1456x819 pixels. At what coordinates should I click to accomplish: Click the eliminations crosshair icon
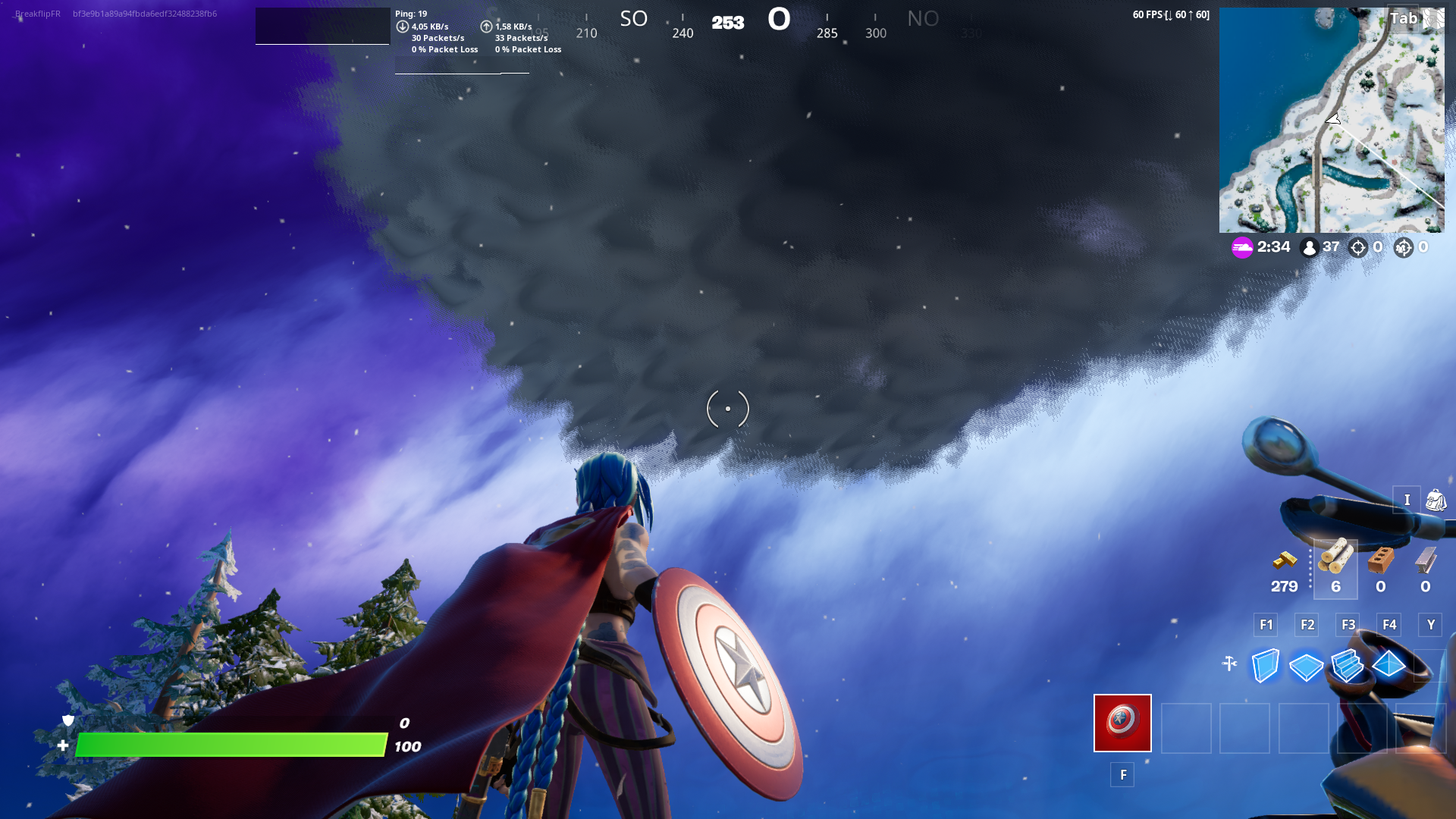(x=1357, y=247)
